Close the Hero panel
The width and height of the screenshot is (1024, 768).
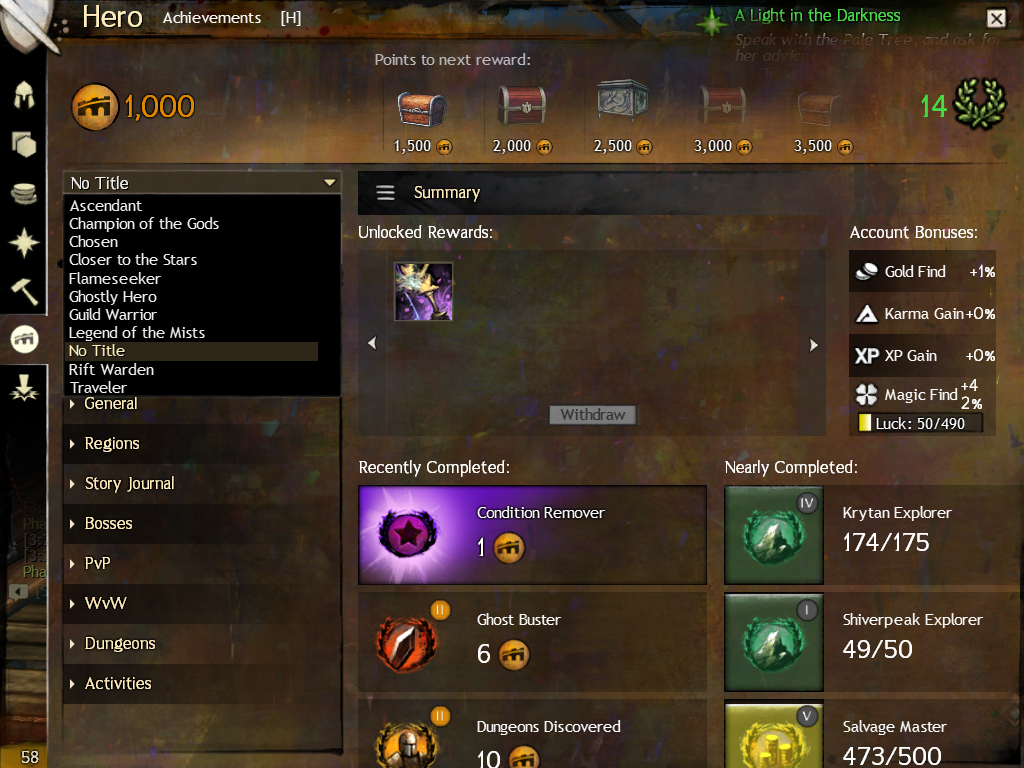point(996,18)
